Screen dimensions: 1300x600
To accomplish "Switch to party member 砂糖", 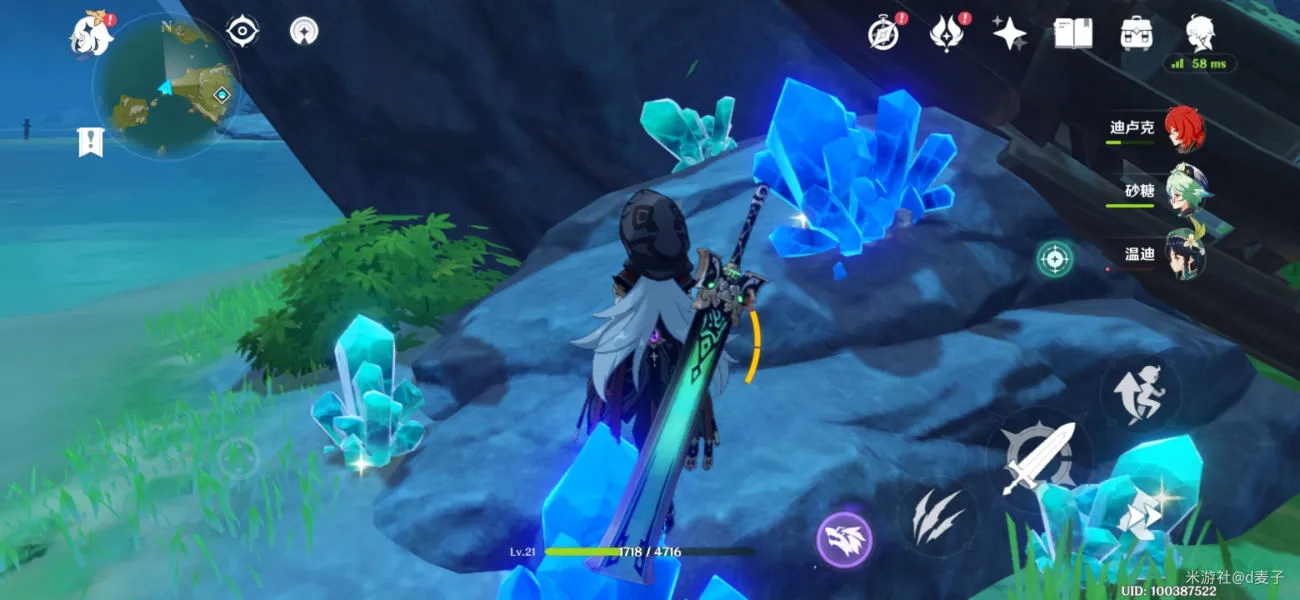I will click(1184, 191).
